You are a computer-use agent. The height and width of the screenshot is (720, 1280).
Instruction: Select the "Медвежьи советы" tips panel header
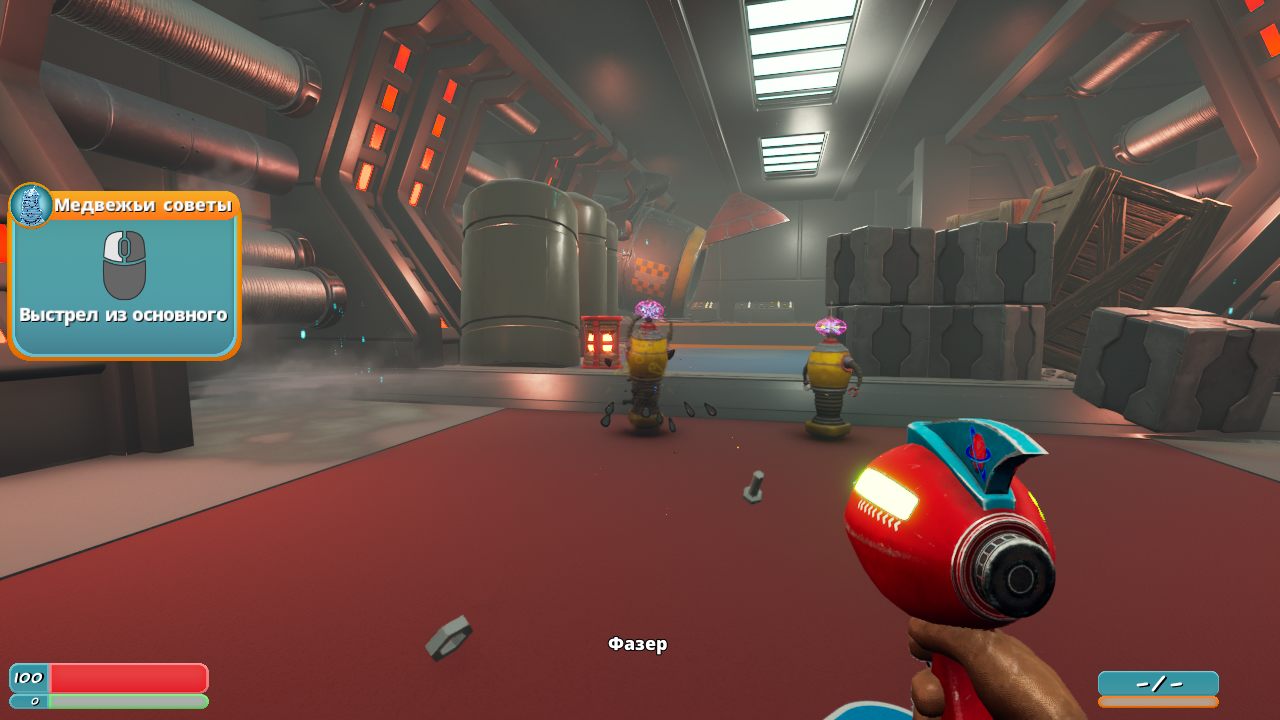[x=143, y=205]
